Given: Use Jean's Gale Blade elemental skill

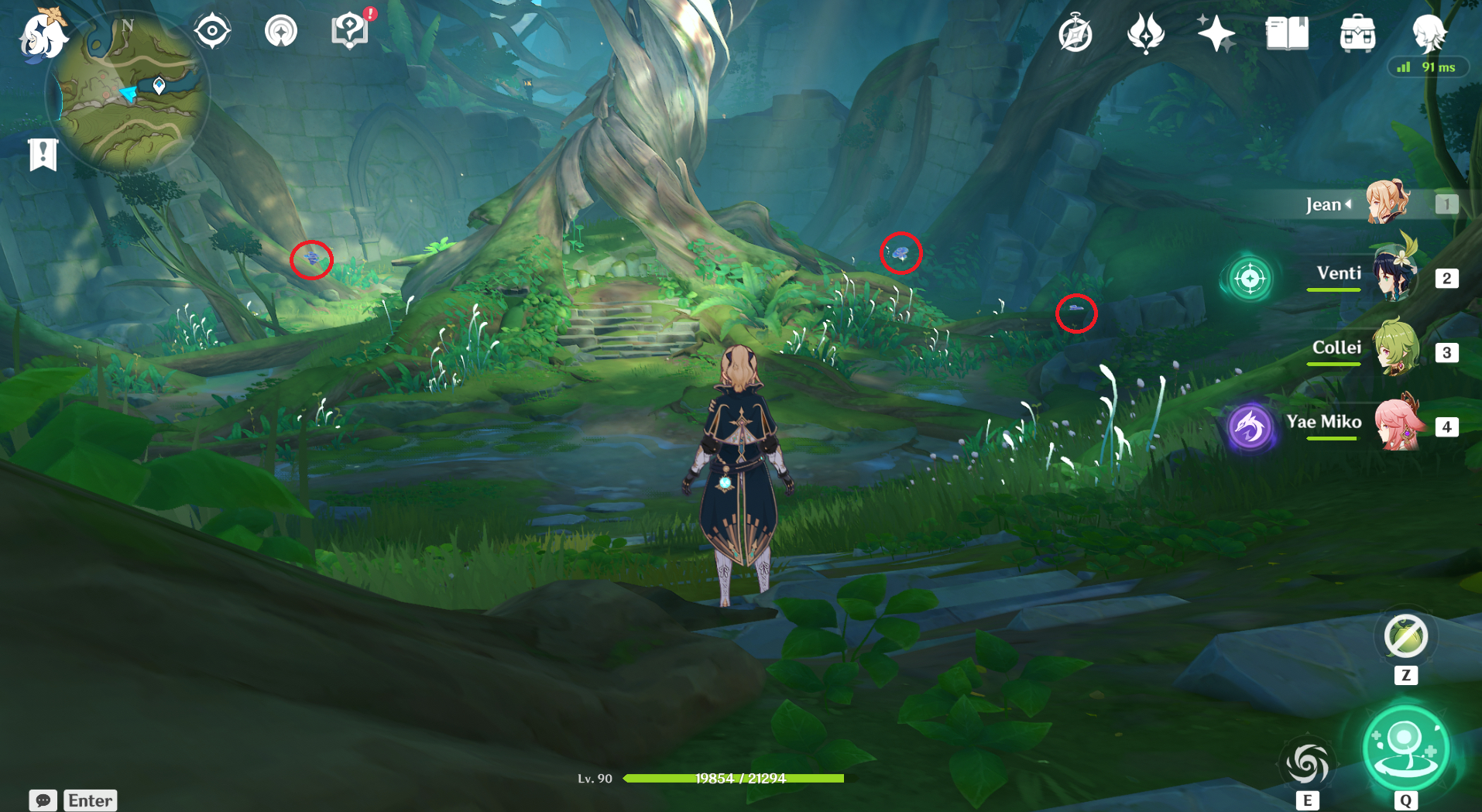Looking at the screenshot, I should (1308, 764).
